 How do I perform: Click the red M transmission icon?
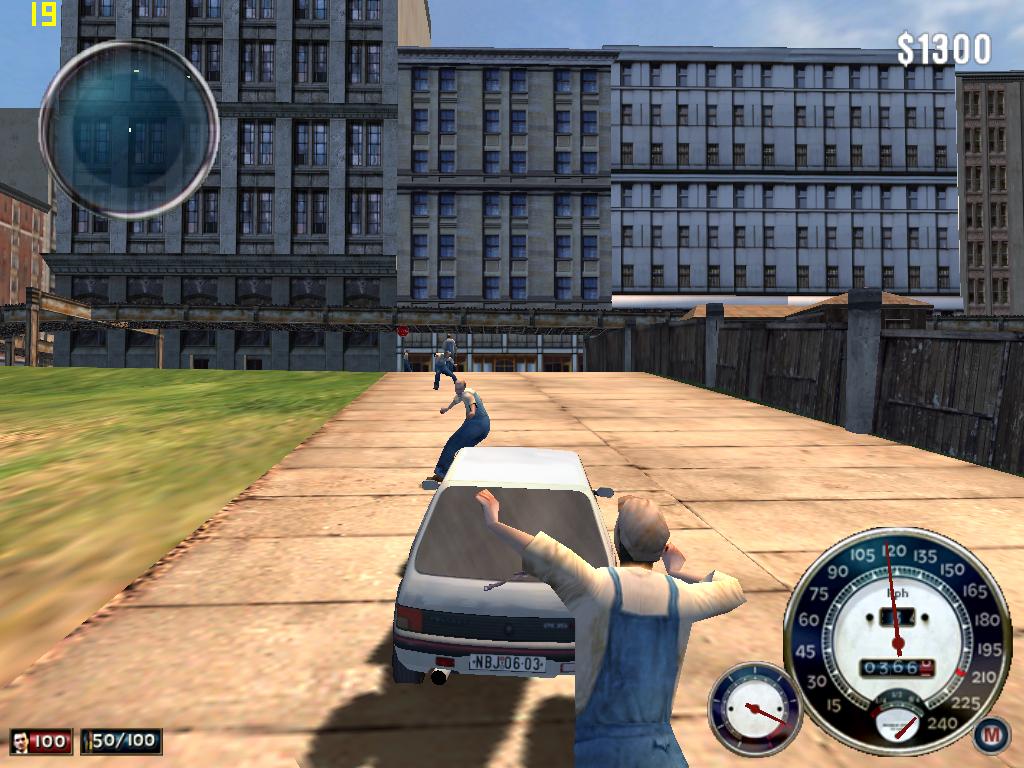point(991,735)
